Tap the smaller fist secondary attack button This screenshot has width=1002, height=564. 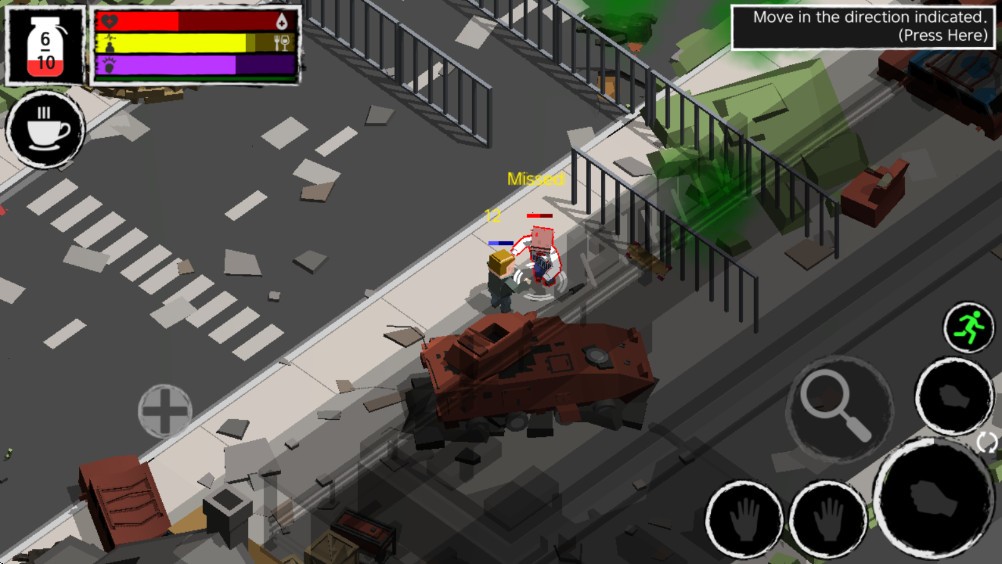[954, 395]
